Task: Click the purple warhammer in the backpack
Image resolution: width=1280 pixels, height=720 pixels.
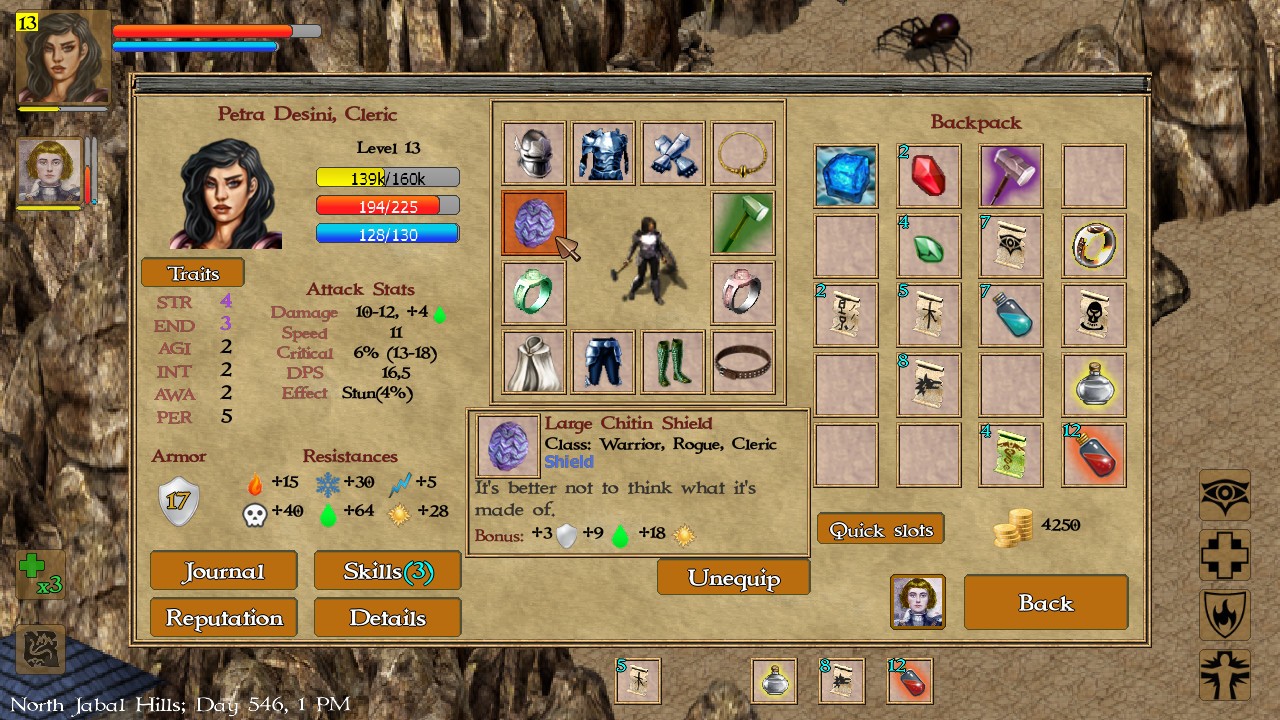Action: 1011,176
